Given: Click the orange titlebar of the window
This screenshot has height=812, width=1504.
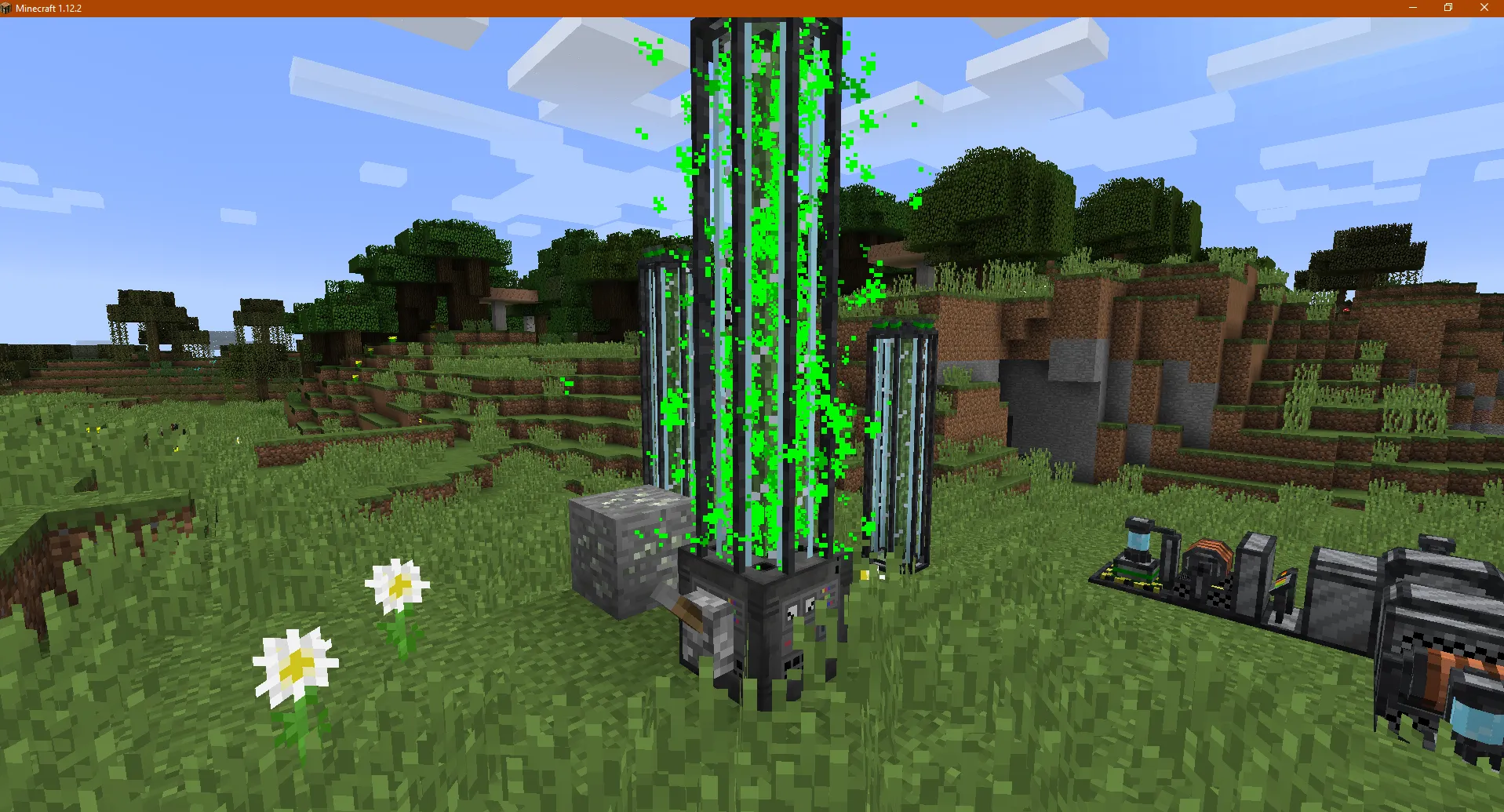Looking at the screenshot, I should coord(706,8).
